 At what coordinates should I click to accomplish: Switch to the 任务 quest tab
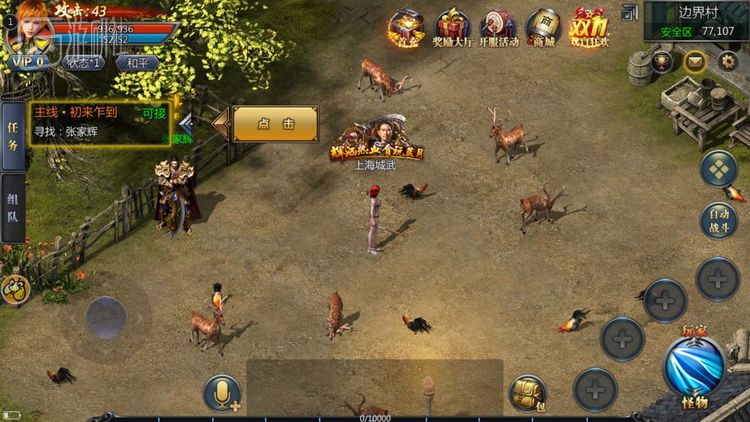[13, 137]
